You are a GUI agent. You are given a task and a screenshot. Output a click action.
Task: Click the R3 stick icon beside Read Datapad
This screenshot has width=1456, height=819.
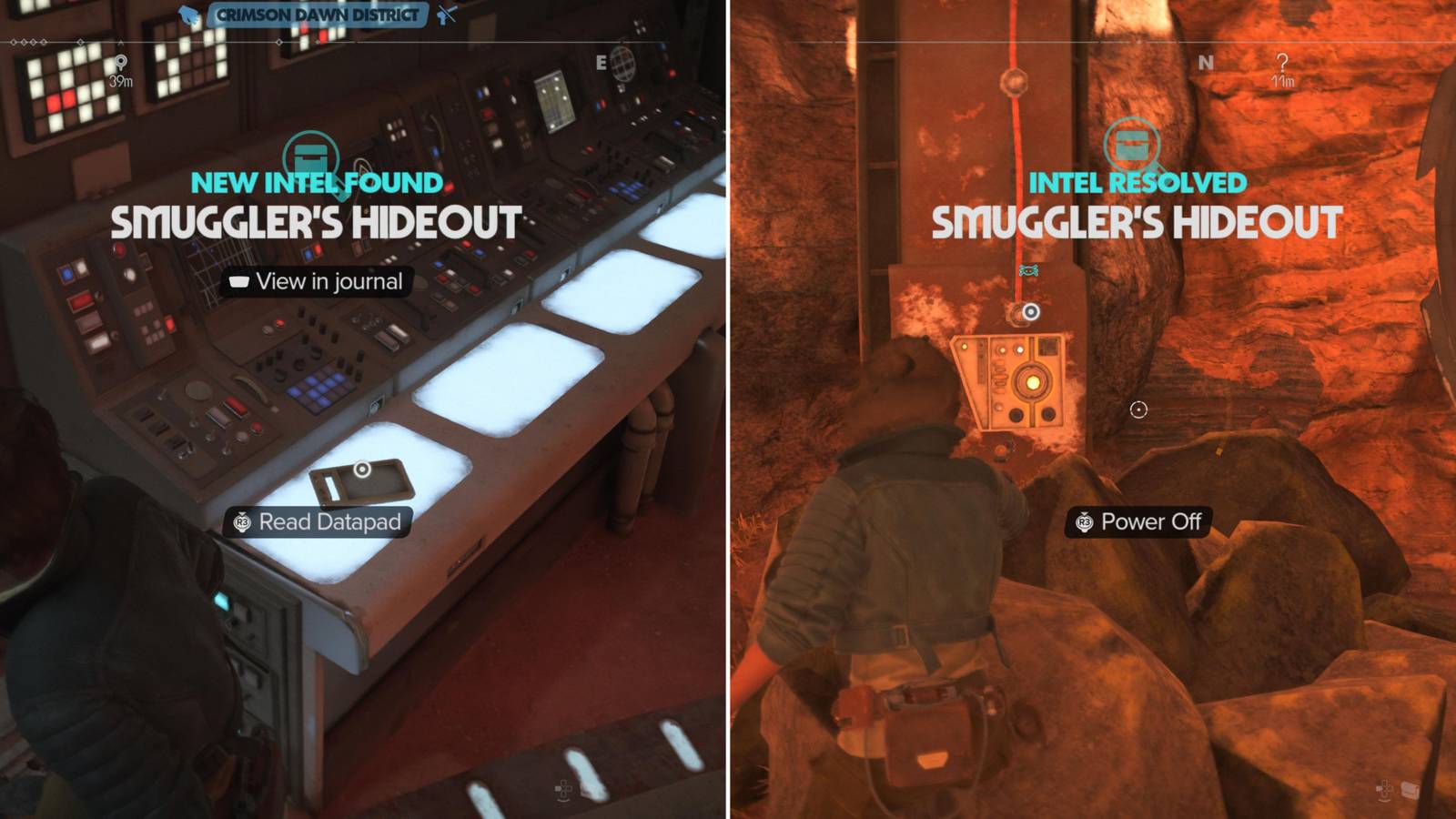pos(240,522)
